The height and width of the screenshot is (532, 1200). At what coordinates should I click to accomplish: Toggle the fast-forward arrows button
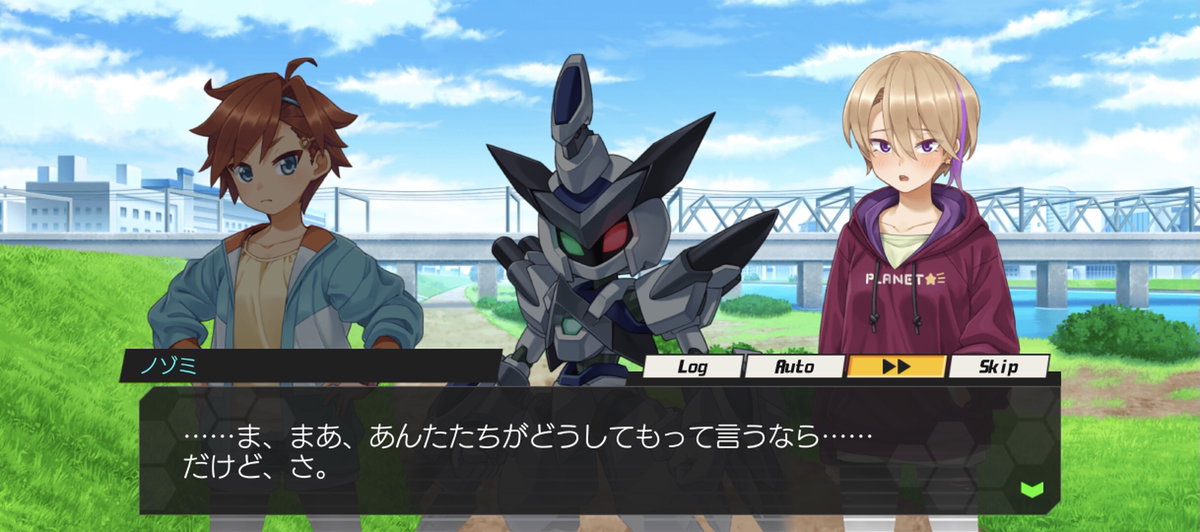pos(896,367)
